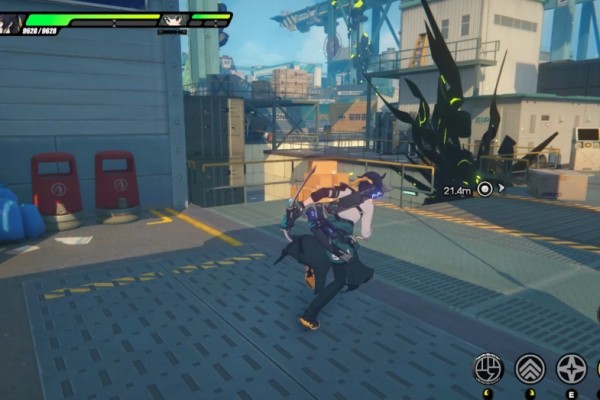Viewport: 600px width, 400px height.
Task: Use the four-point star special skill
Action: [x=571, y=368]
